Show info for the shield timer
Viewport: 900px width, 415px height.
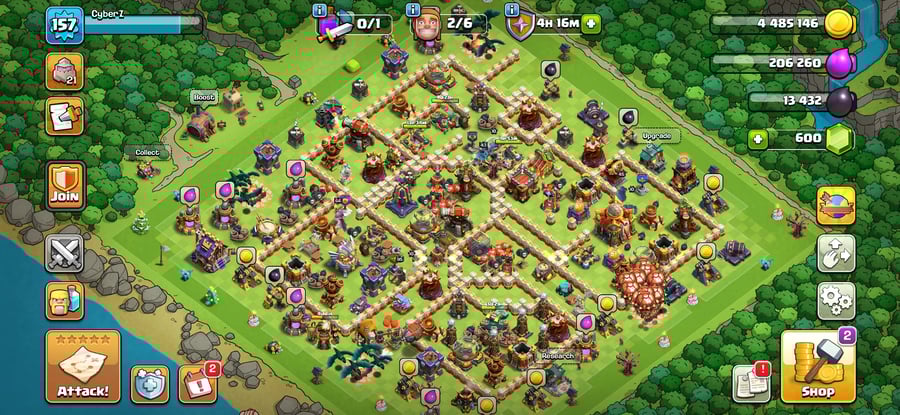[512, 11]
